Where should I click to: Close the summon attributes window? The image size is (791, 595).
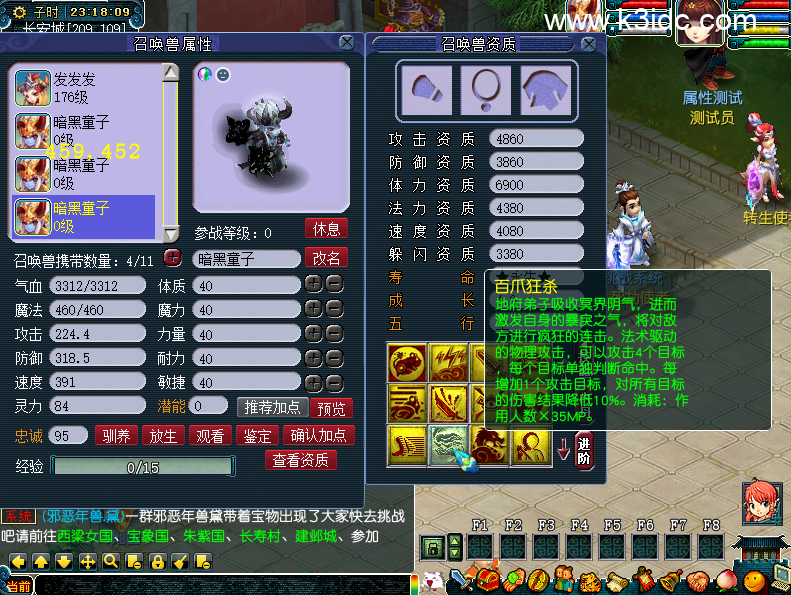pyautogui.click(x=346, y=42)
